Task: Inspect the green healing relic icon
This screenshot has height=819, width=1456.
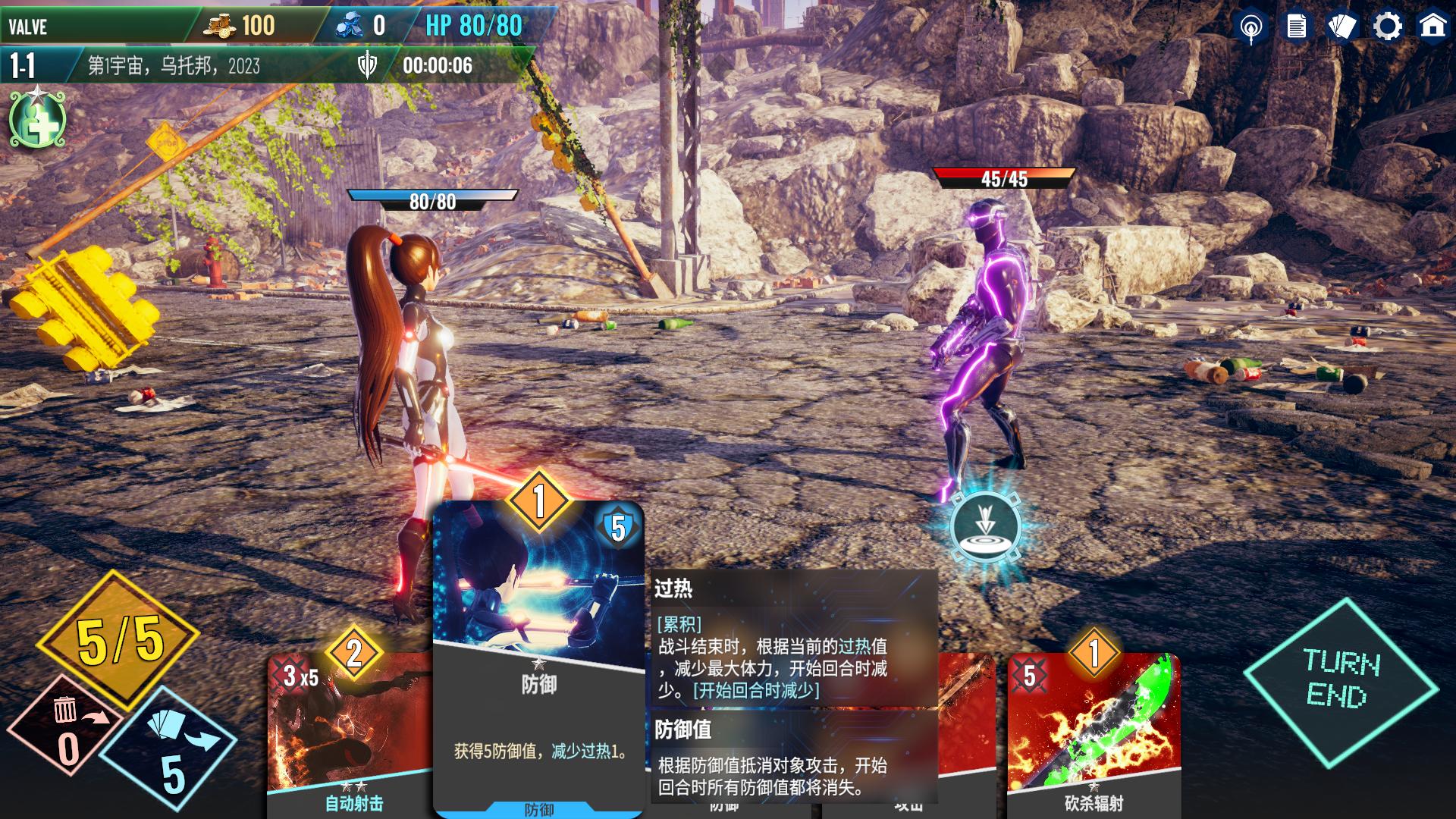Action: pos(38,120)
